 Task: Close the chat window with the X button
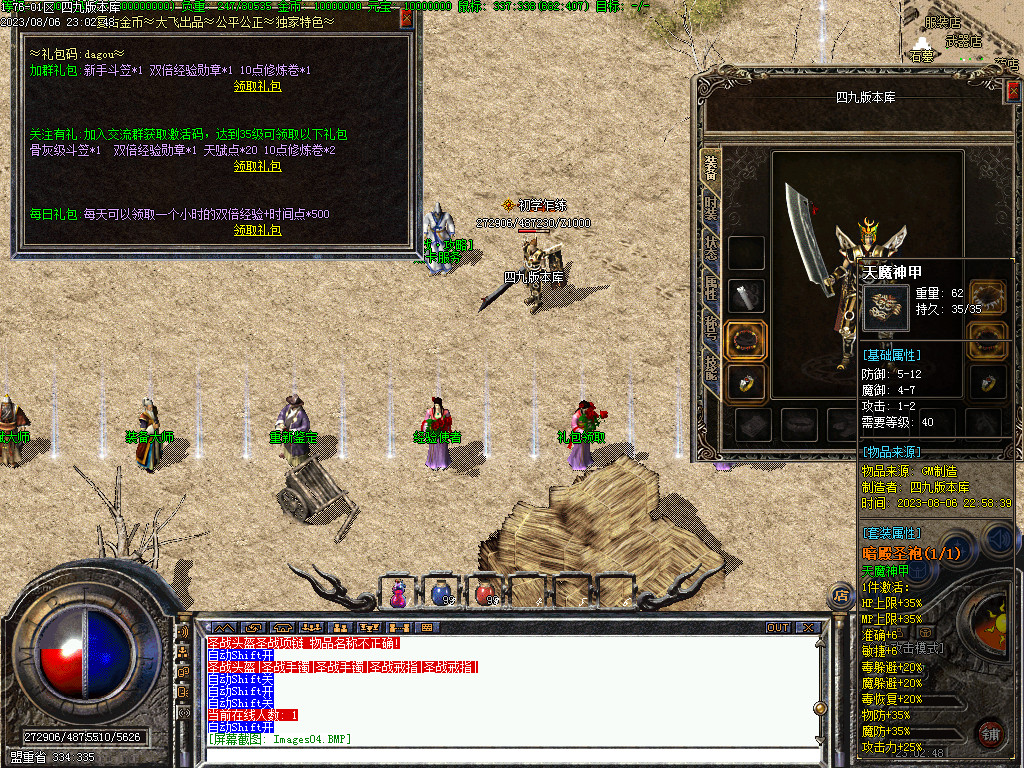click(x=809, y=628)
